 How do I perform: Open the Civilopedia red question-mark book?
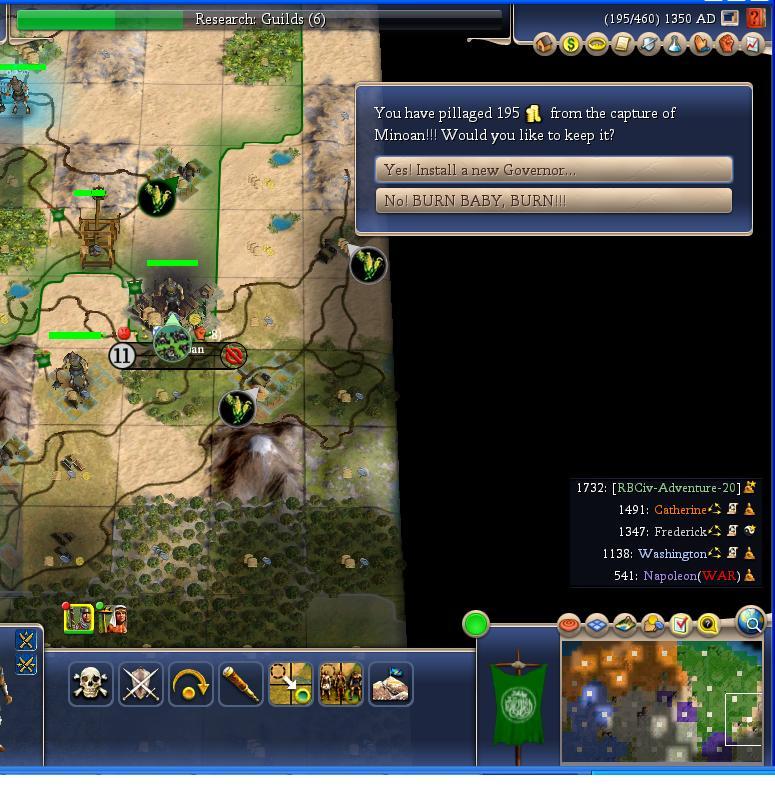pos(755,19)
